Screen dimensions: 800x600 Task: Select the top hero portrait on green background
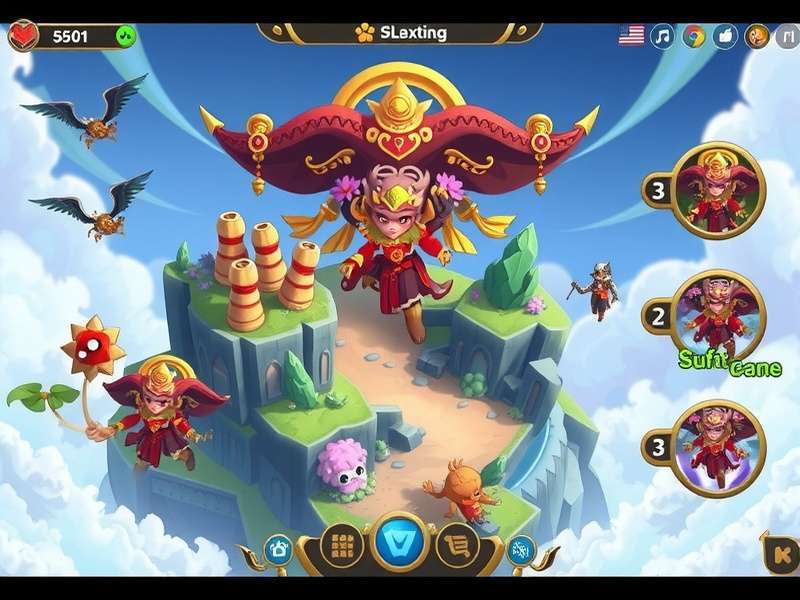click(718, 190)
